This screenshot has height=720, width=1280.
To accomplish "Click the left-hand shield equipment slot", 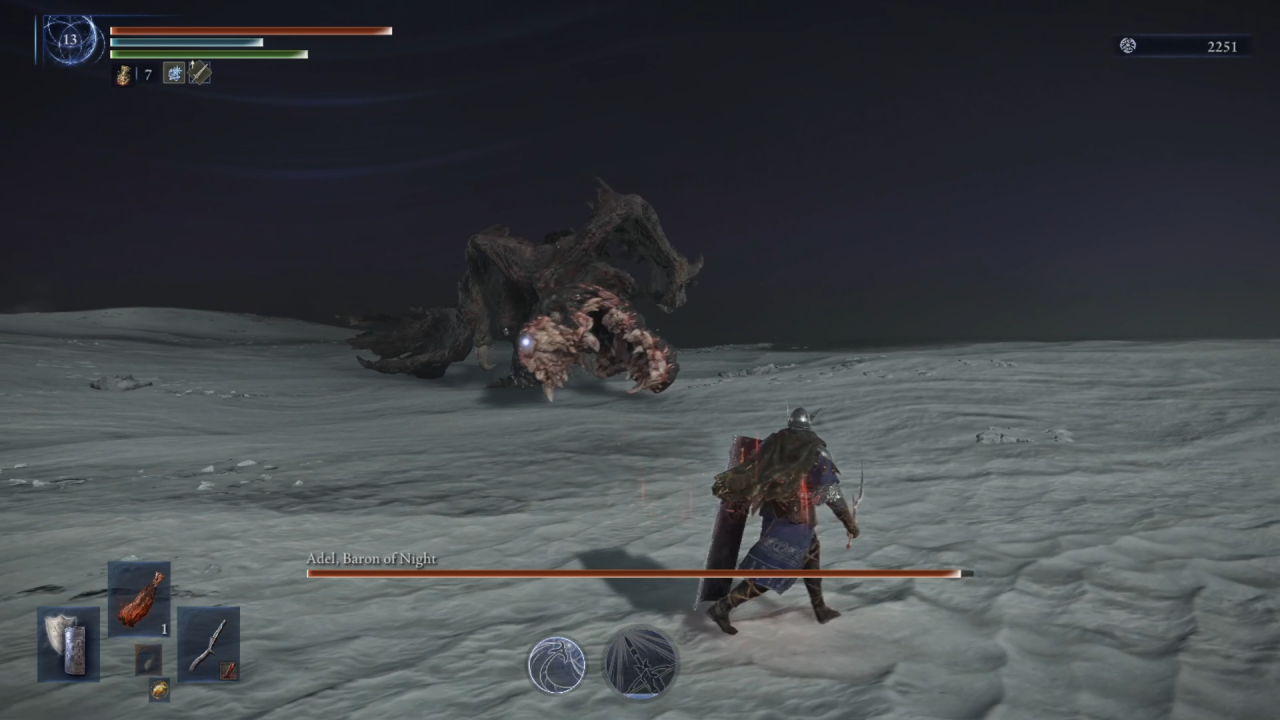I will [x=68, y=643].
